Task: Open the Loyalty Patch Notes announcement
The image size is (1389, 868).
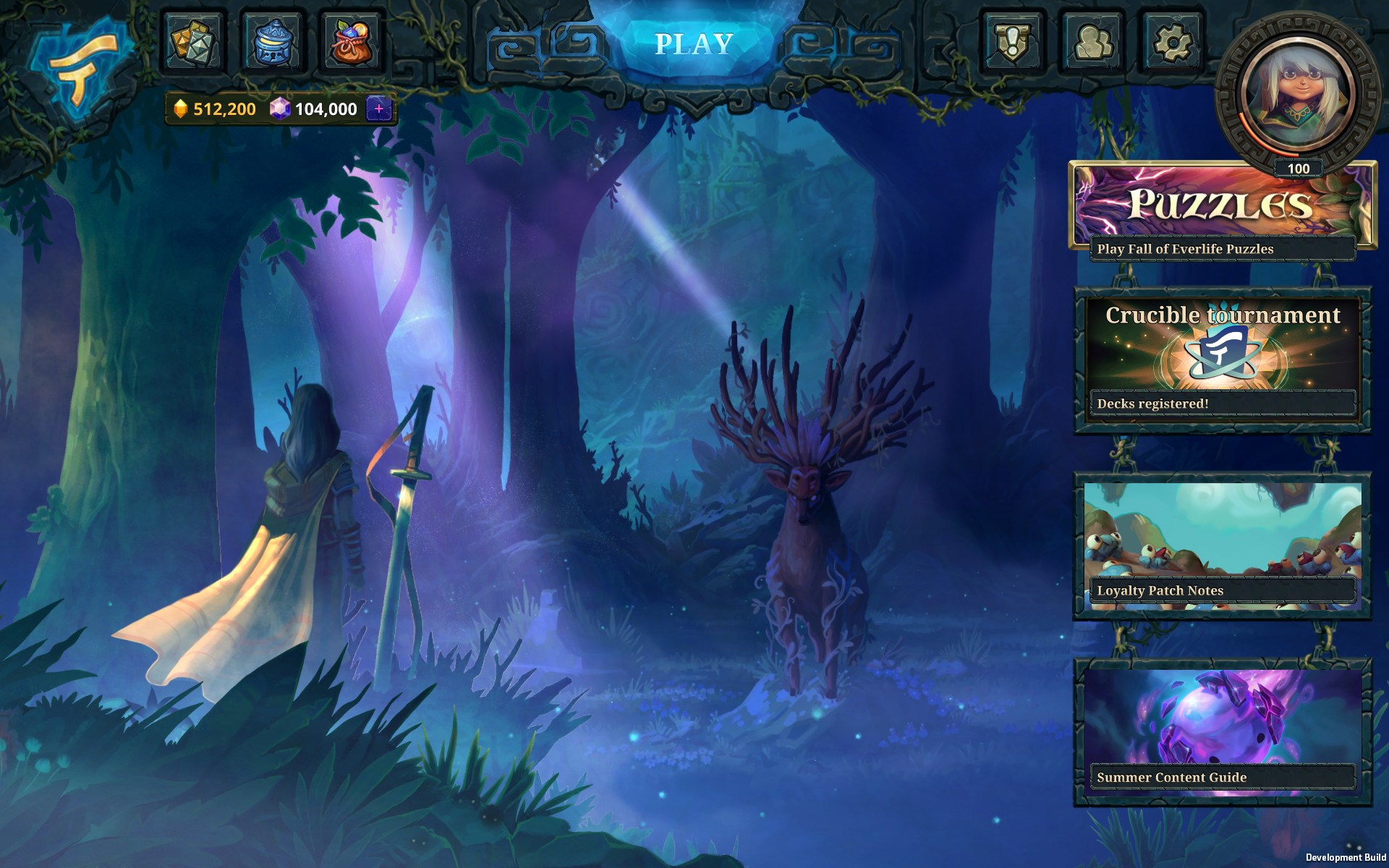Action: [1225, 591]
